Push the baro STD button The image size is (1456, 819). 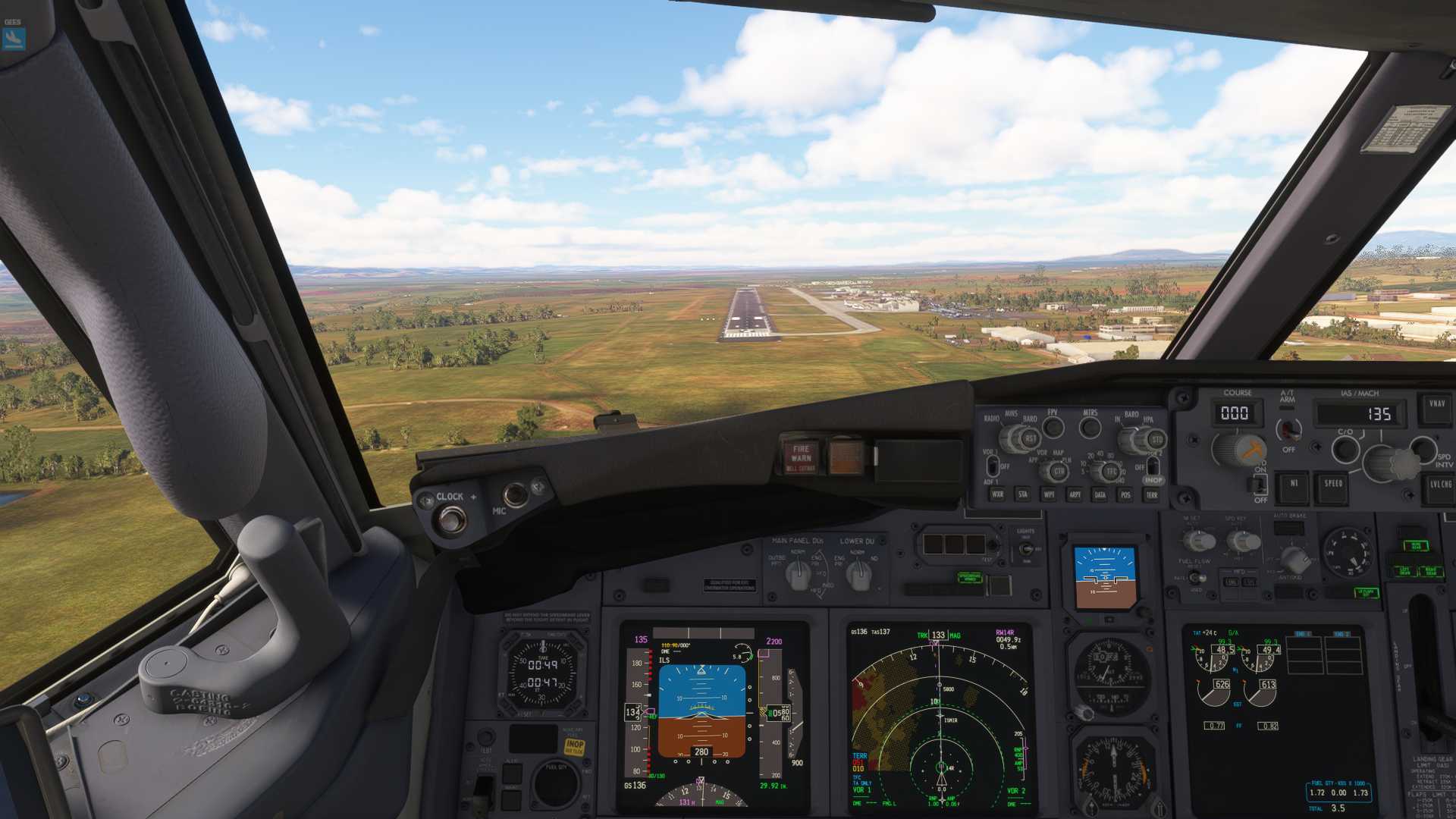coord(1156,439)
